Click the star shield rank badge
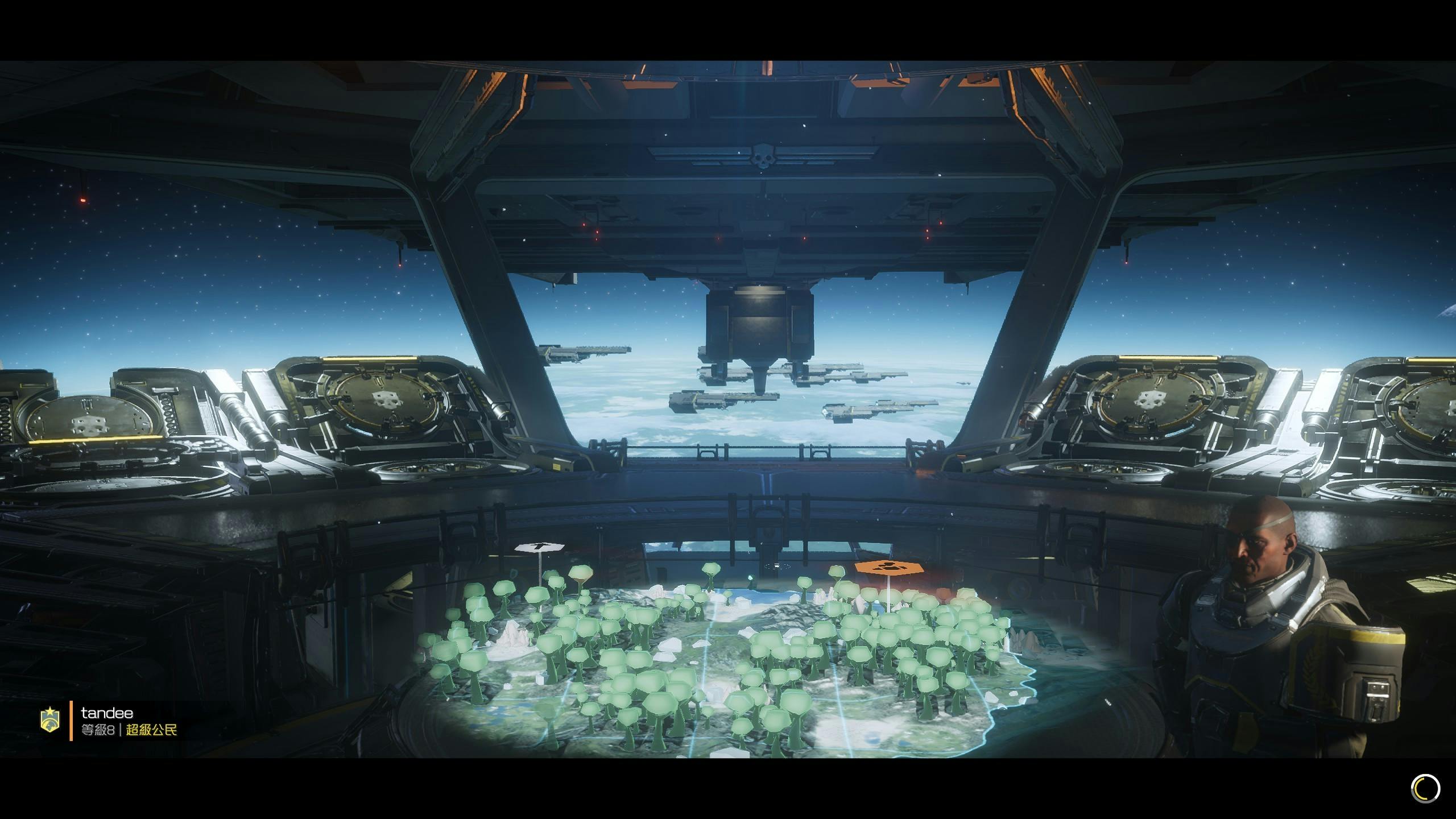 [x=50, y=721]
